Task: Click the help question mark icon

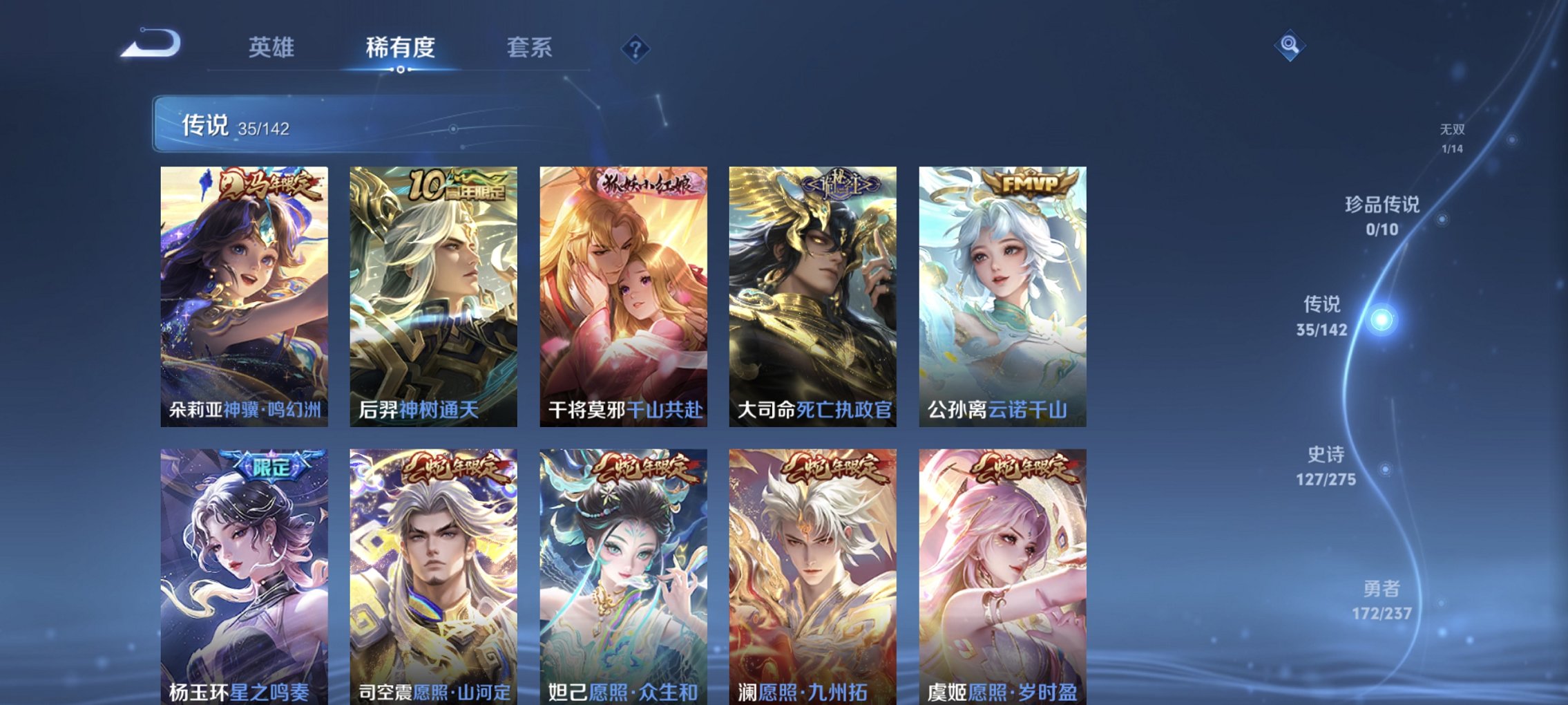Action: [635, 47]
